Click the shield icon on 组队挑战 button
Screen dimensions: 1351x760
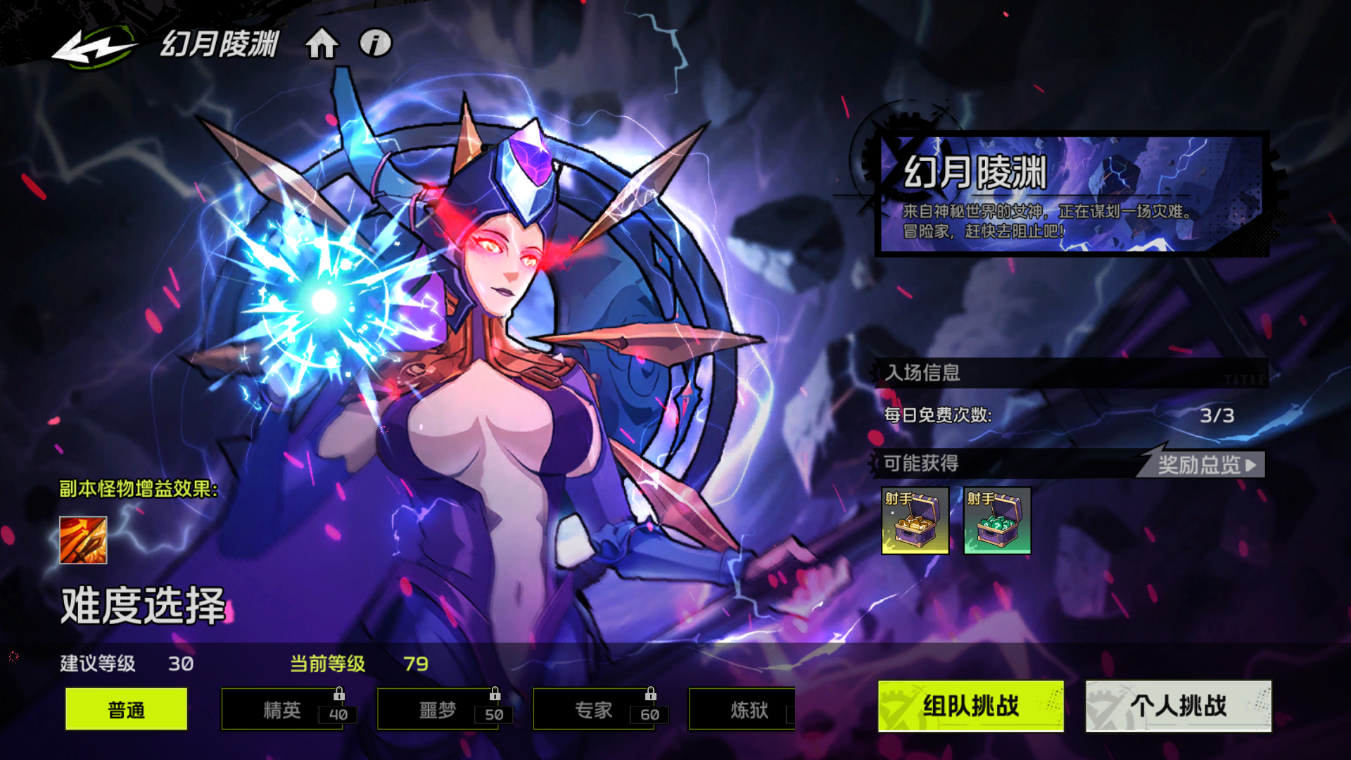(895, 705)
